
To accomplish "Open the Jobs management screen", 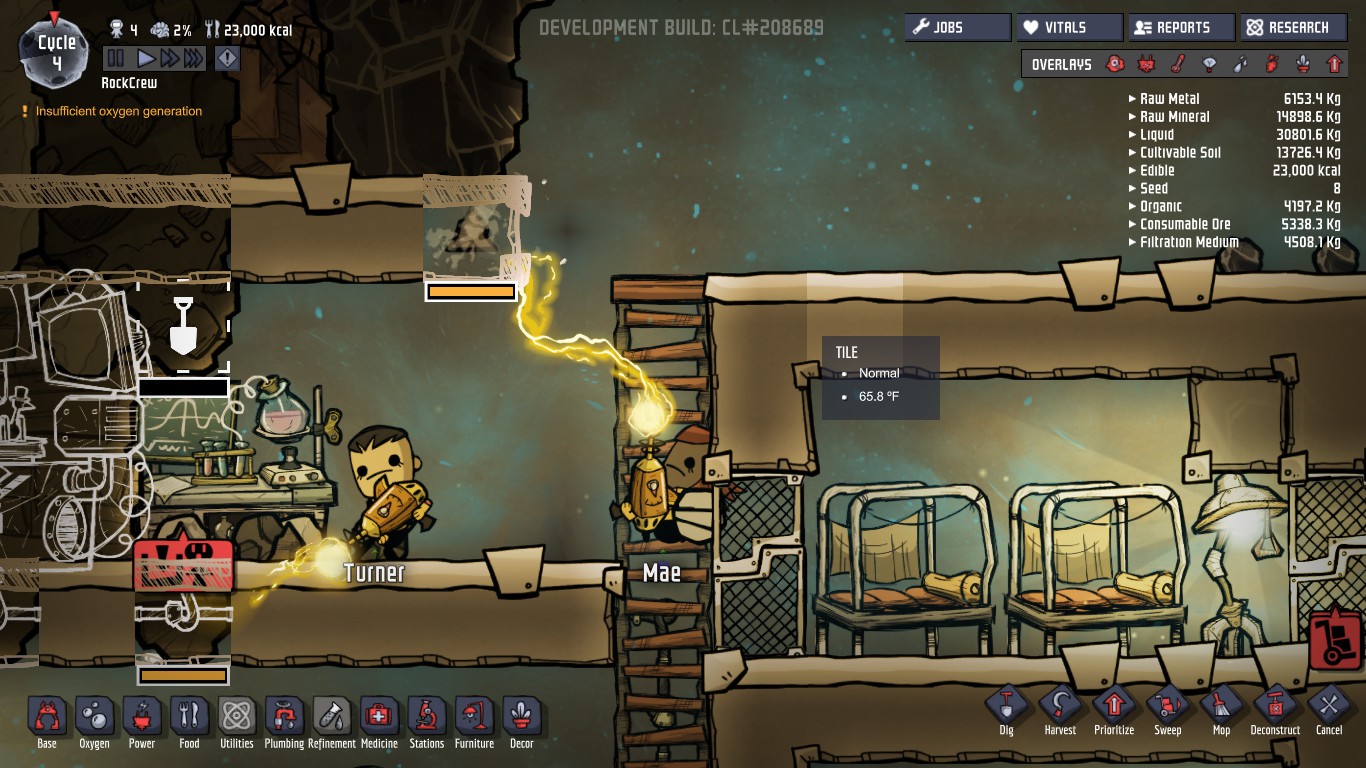I will 957,28.
